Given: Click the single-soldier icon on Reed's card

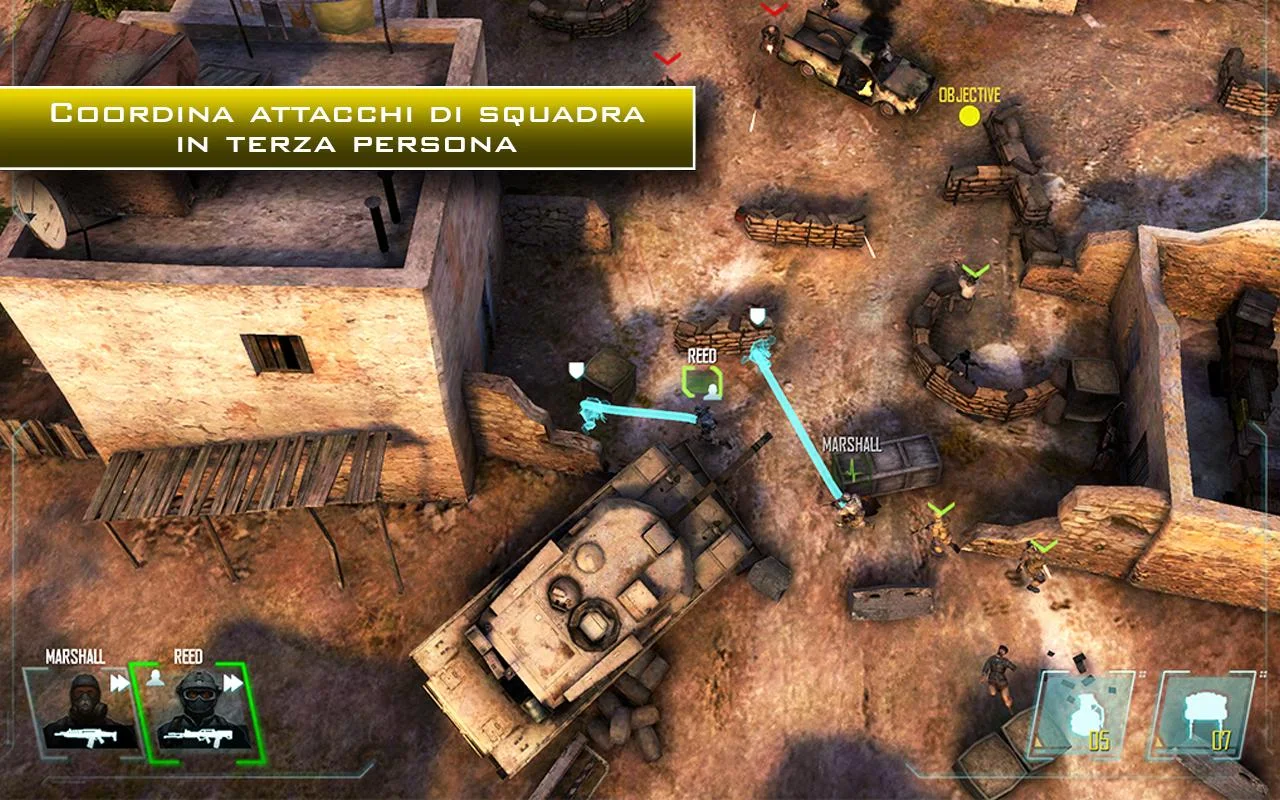Looking at the screenshot, I should [x=155, y=678].
